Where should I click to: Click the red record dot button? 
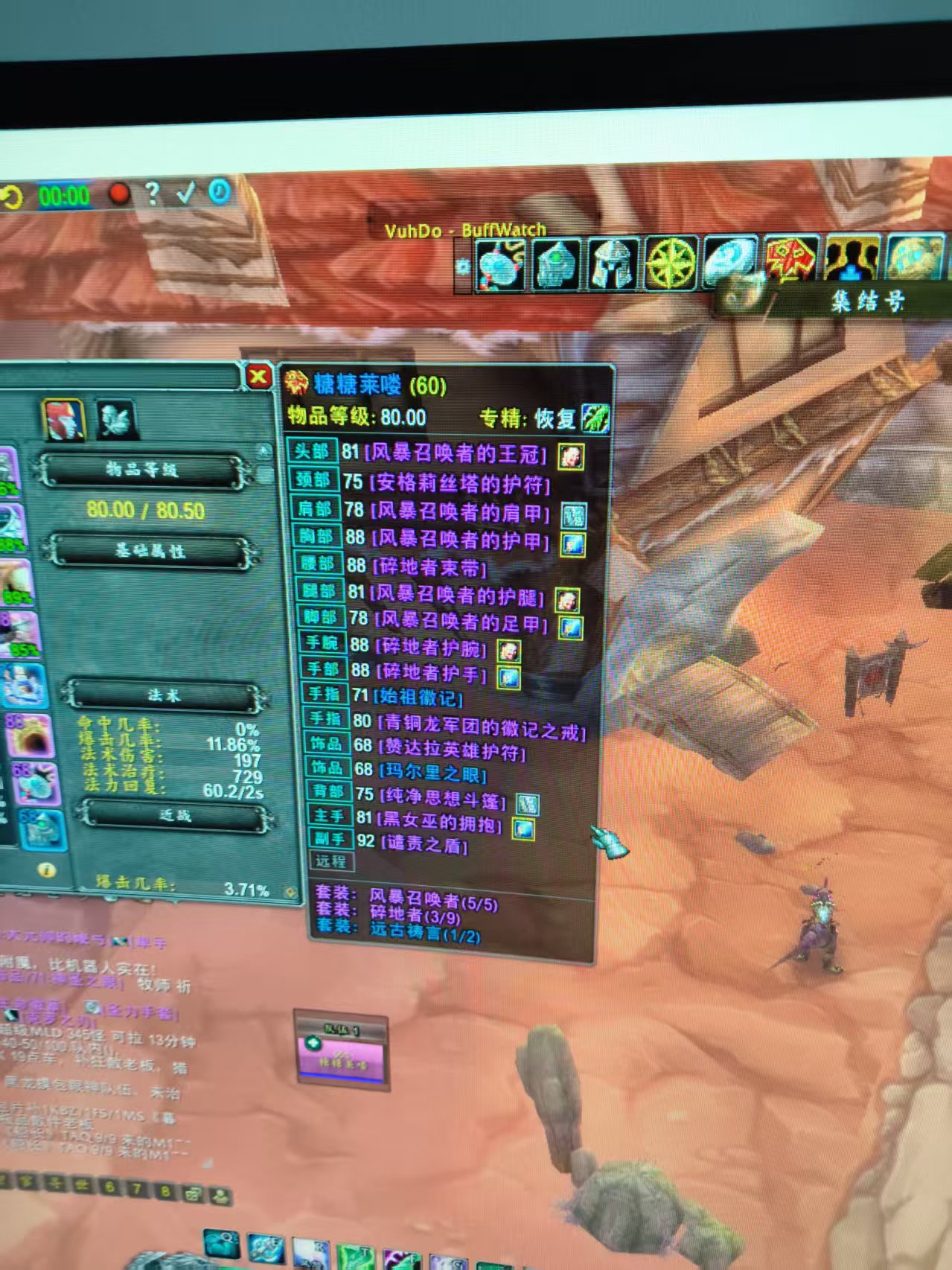click(x=118, y=194)
